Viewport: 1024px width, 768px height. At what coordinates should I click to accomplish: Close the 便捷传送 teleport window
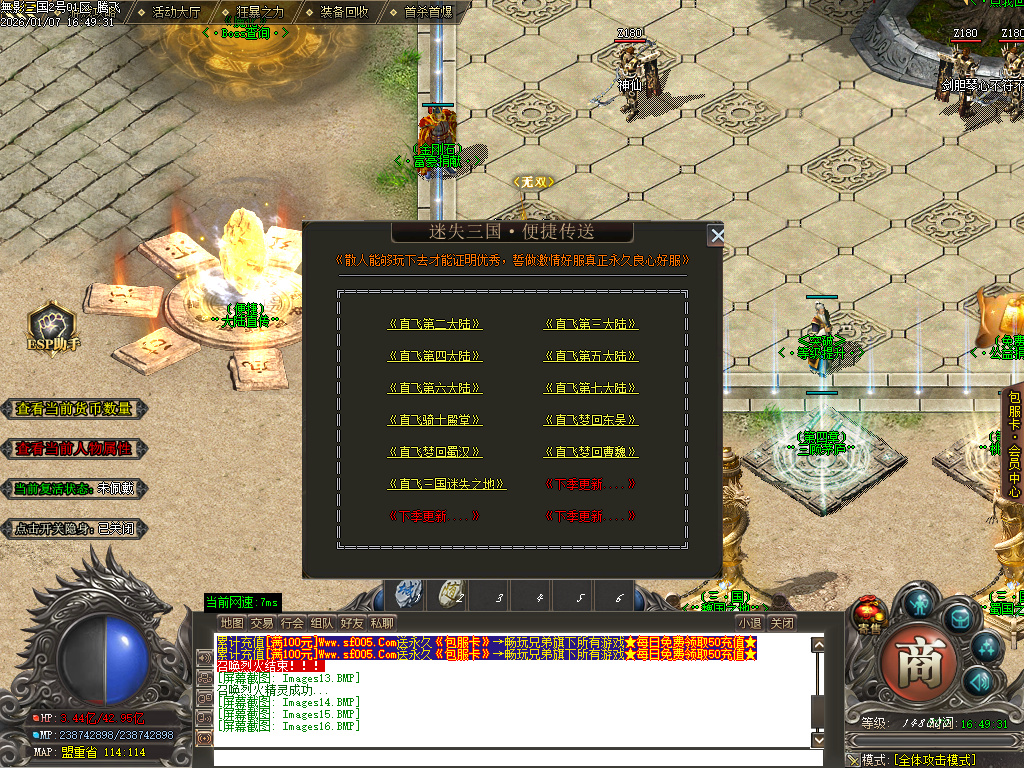[716, 236]
